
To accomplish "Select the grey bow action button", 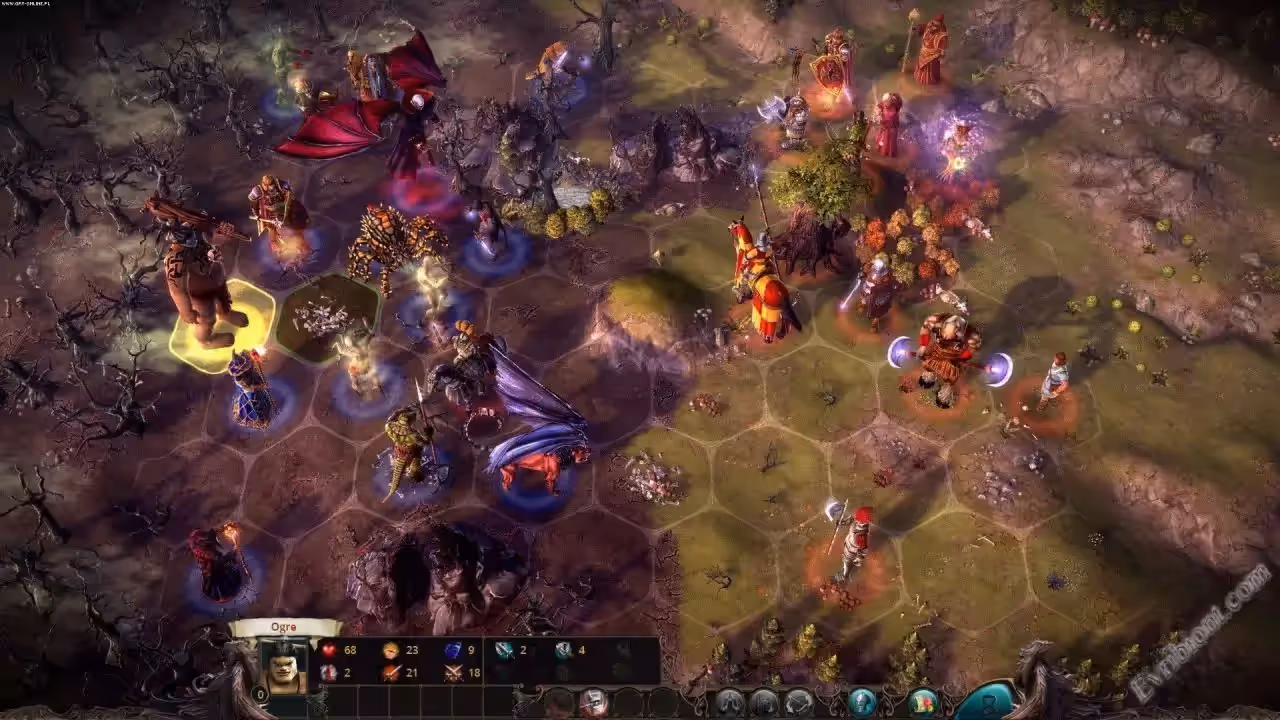I will coord(797,701).
